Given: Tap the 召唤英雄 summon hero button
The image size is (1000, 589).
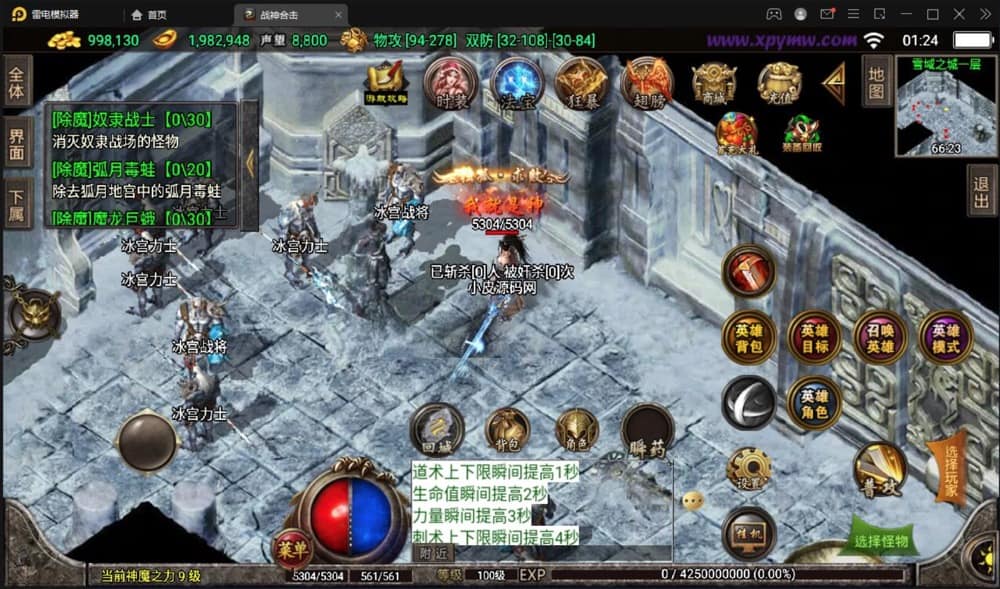Looking at the screenshot, I should click(880, 338).
